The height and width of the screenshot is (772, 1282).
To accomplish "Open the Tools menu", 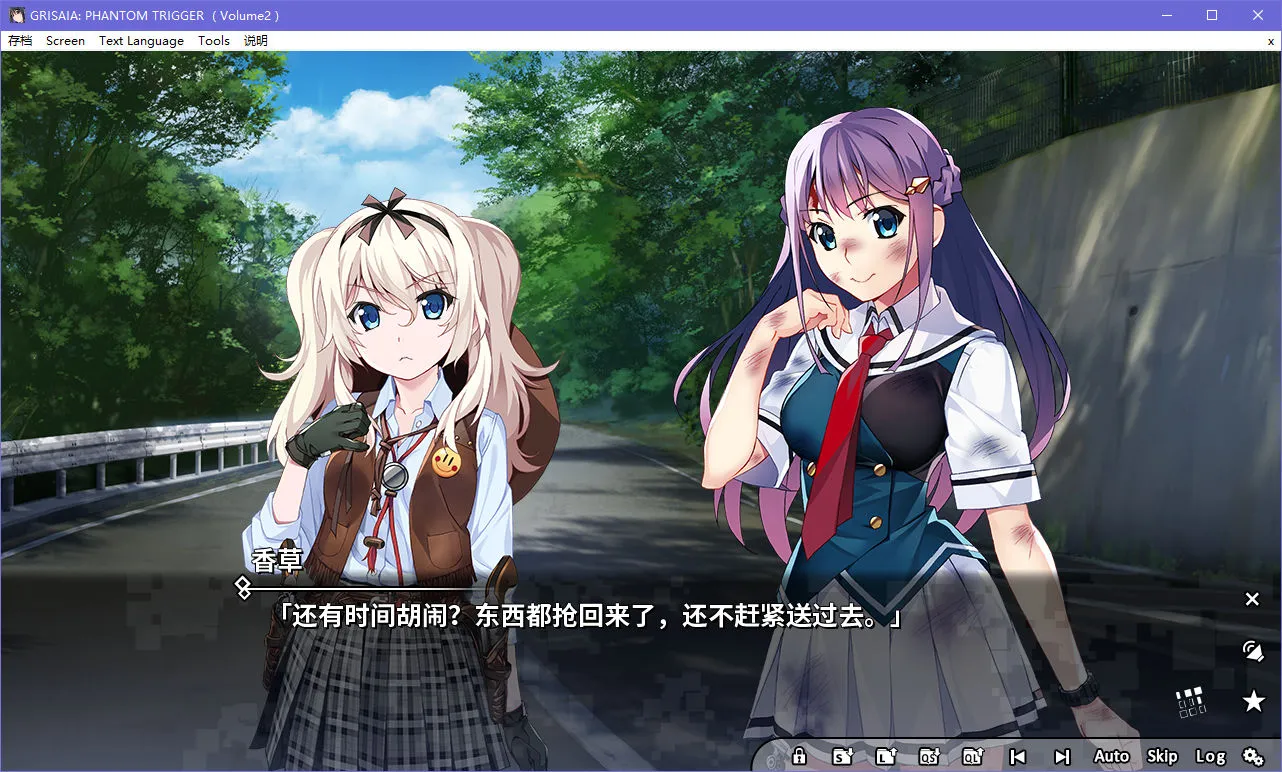I will point(213,41).
